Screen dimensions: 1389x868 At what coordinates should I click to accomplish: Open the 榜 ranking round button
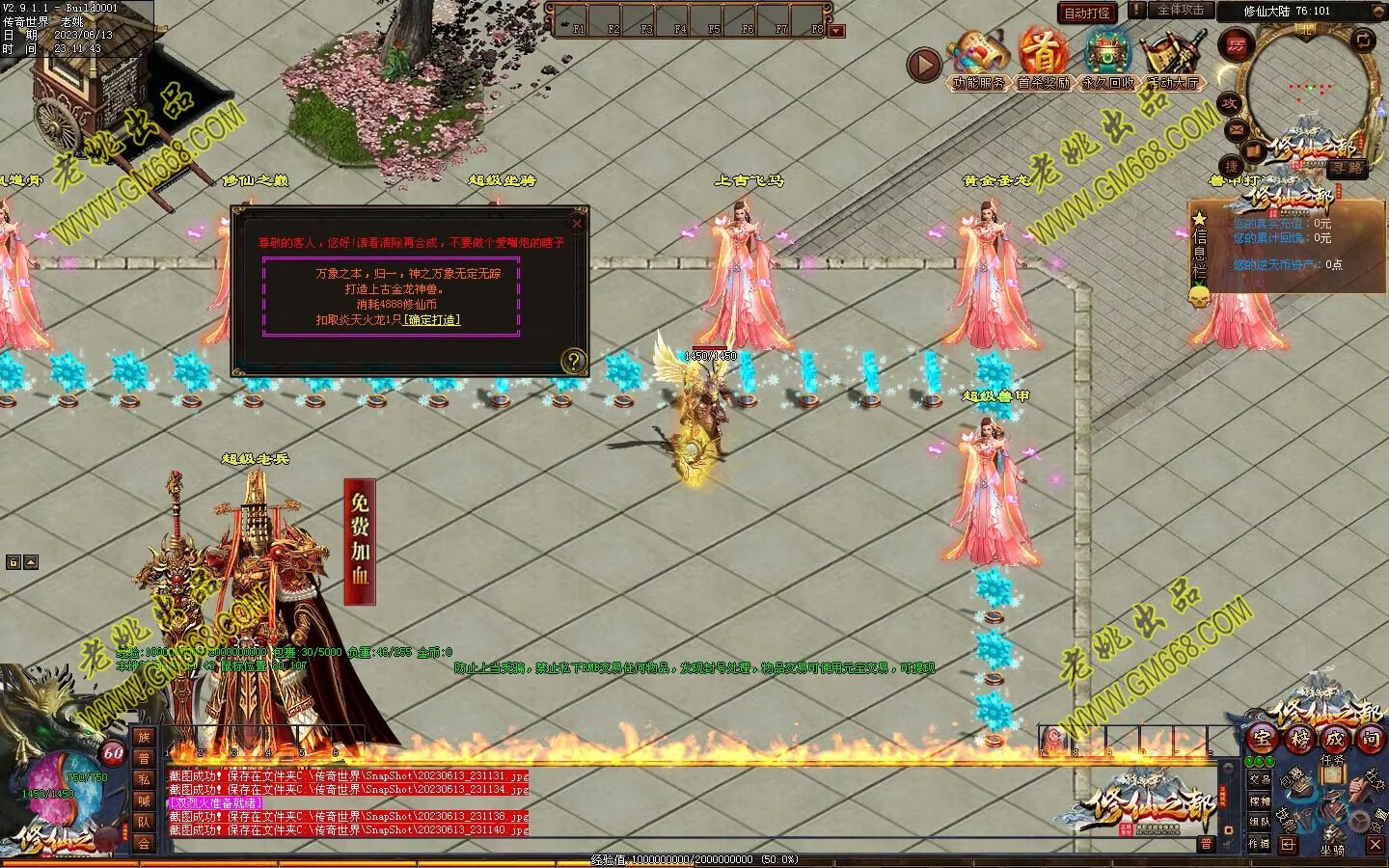pyautogui.click(x=1298, y=739)
